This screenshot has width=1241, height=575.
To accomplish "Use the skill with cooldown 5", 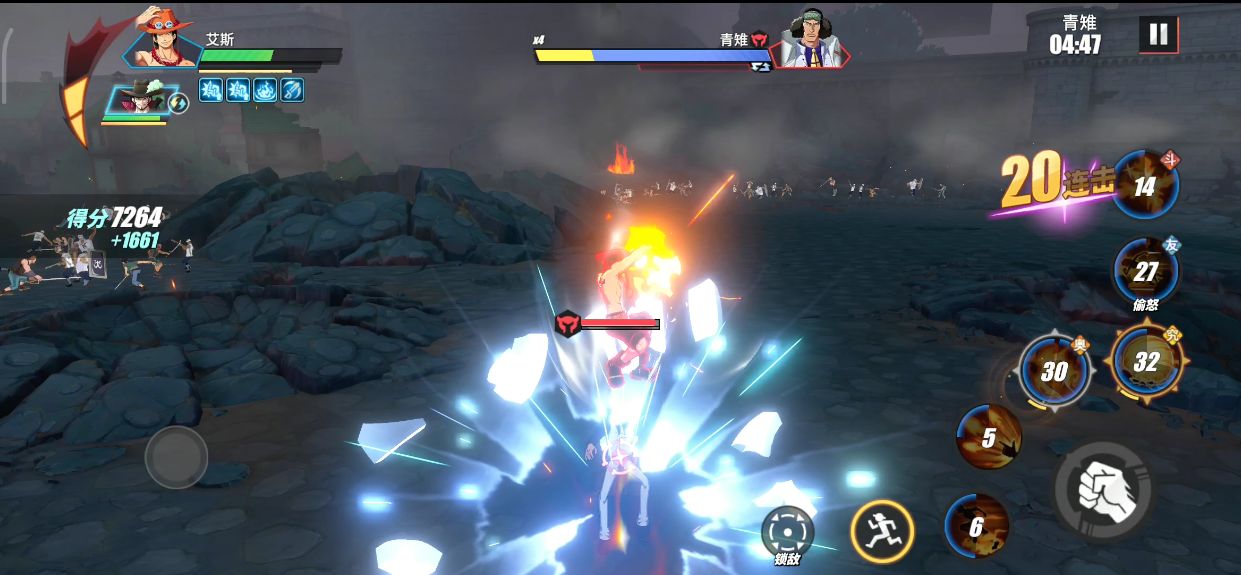I will (x=988, y=437).
